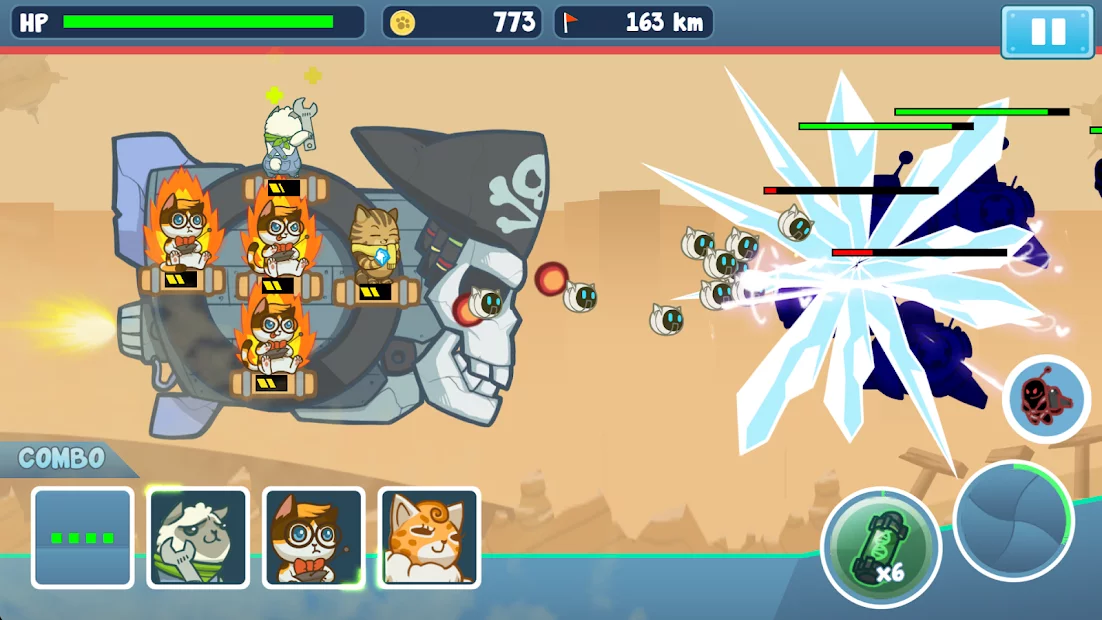Viewport: 1102px width, 620px height.
Task: Activate the red robot skill button
Action: click(x=1046, y=399)
